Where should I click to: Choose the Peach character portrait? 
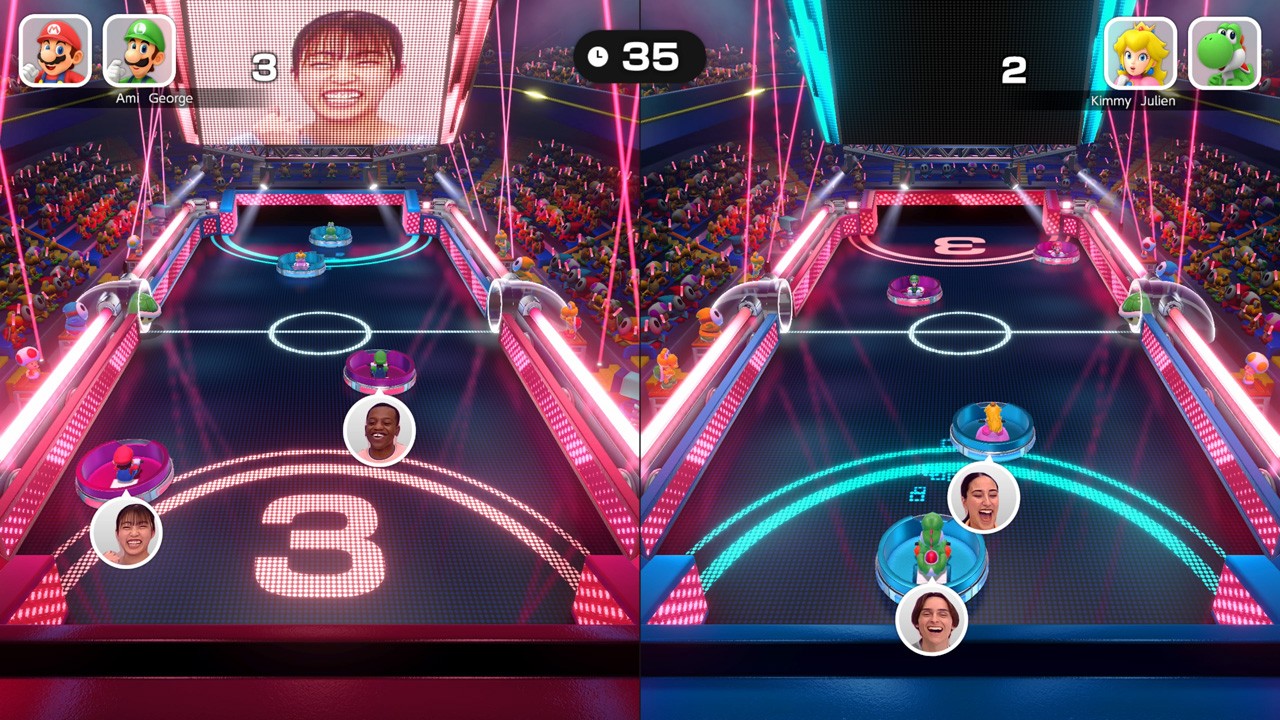pyautogui.click(x=1140, y=53)
